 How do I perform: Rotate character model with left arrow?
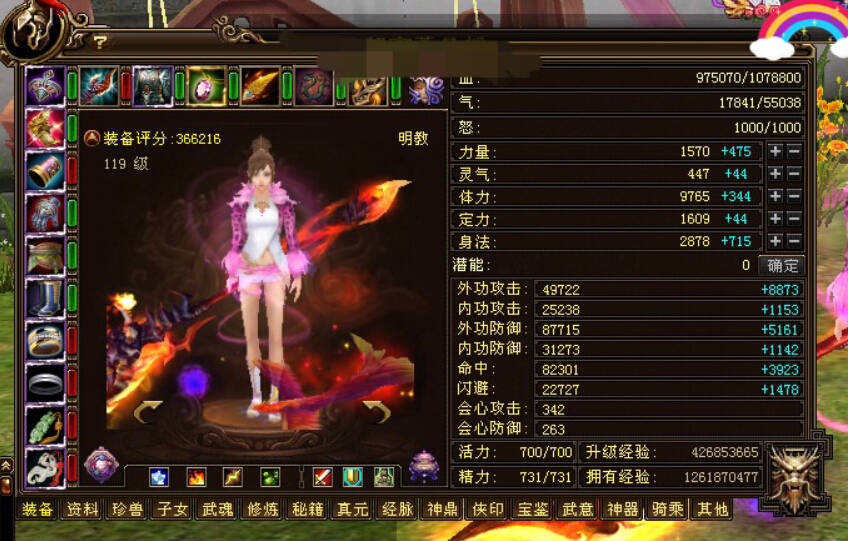point(148,411)
